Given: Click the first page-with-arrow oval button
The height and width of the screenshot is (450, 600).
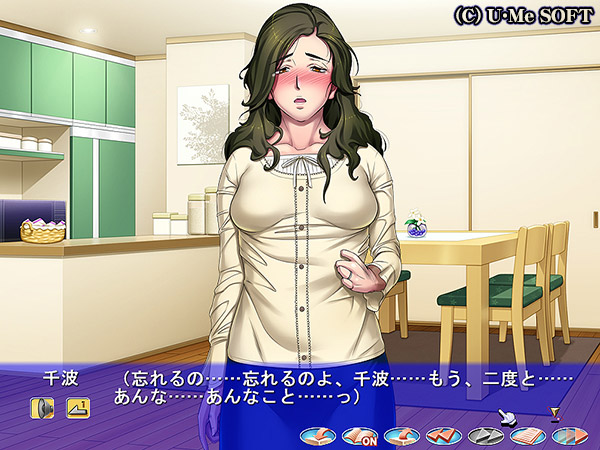Looking at the screenshot, I should (x=318, y=436).
